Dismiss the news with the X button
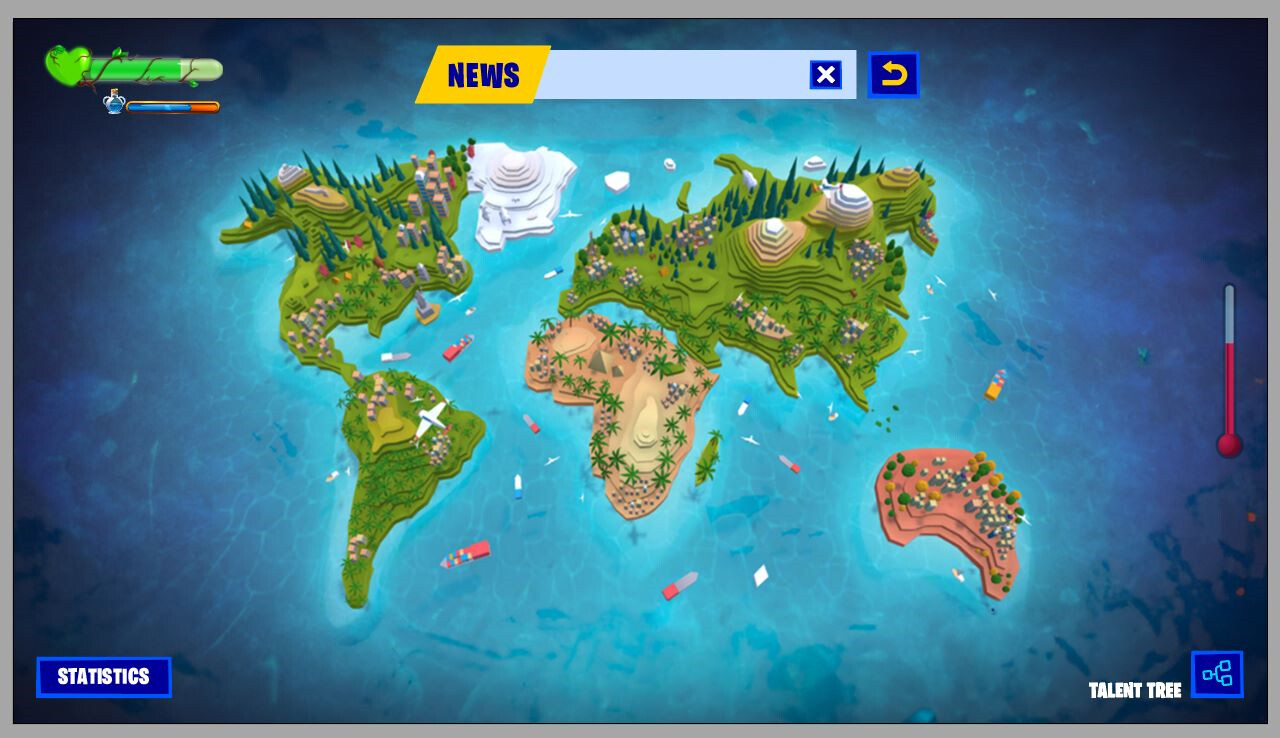This screenshot has width=1280, height=738. 825,73
